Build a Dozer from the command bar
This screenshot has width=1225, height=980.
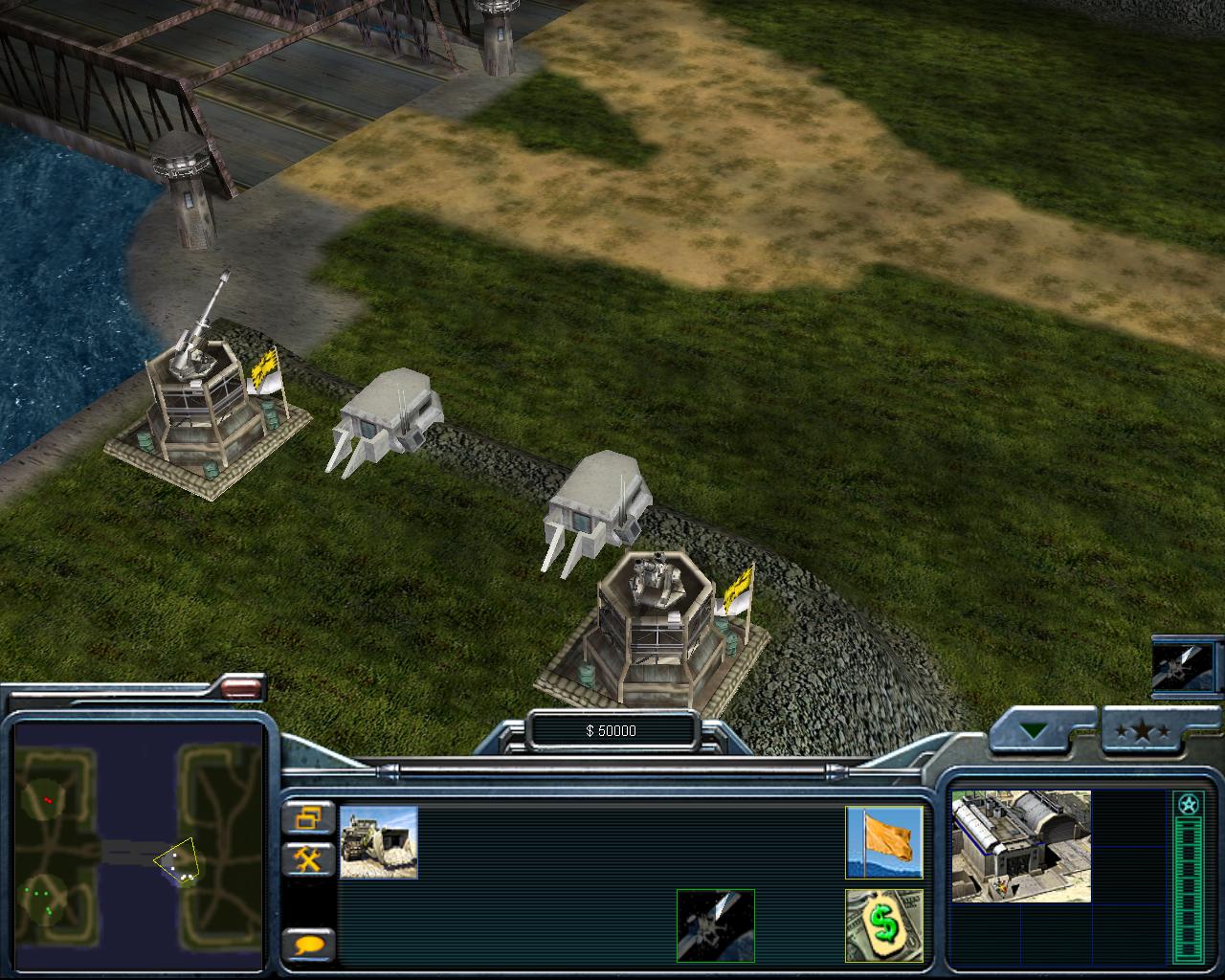pos(378,842)
